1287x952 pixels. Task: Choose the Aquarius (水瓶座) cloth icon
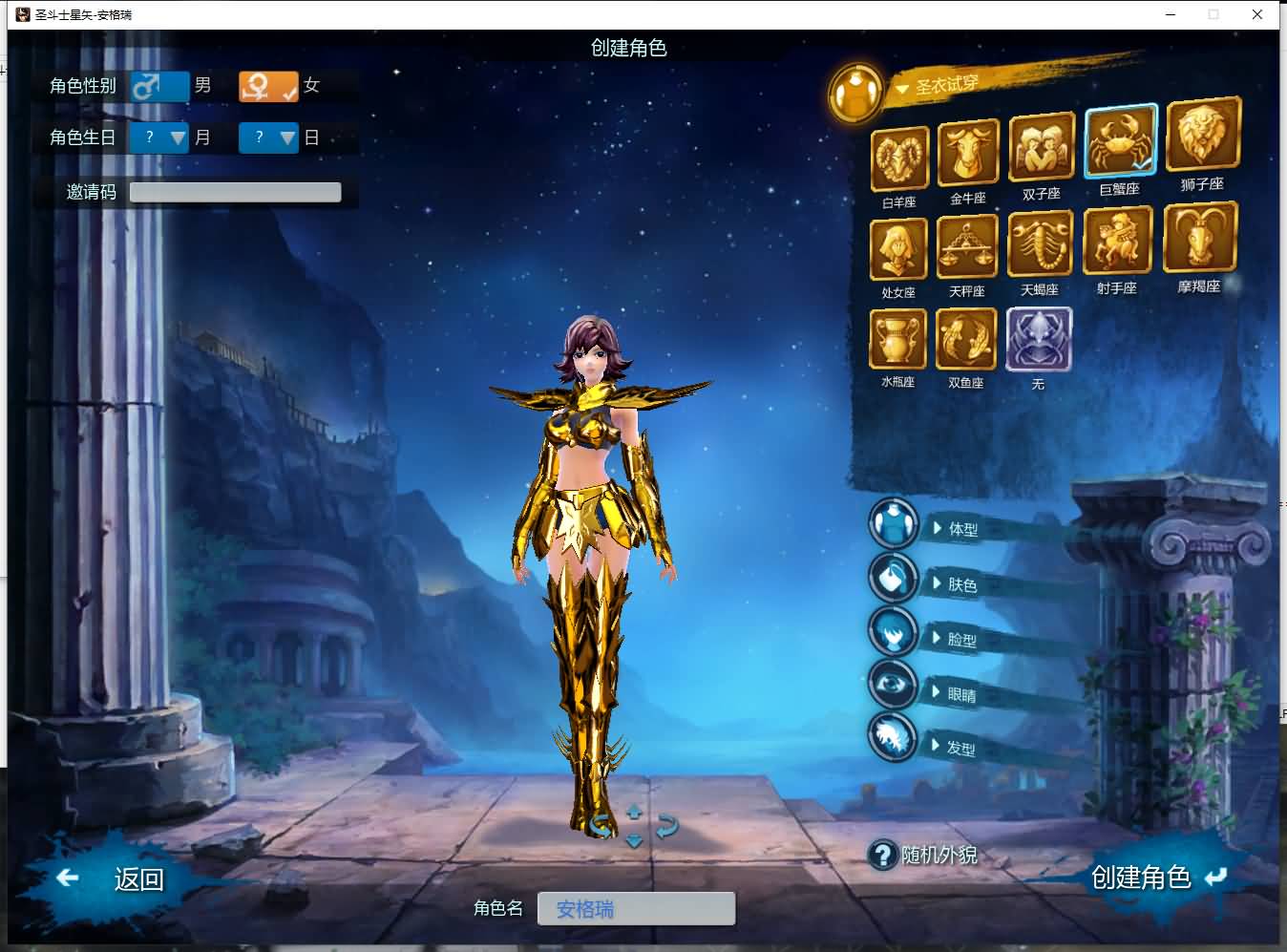point(897,339)
